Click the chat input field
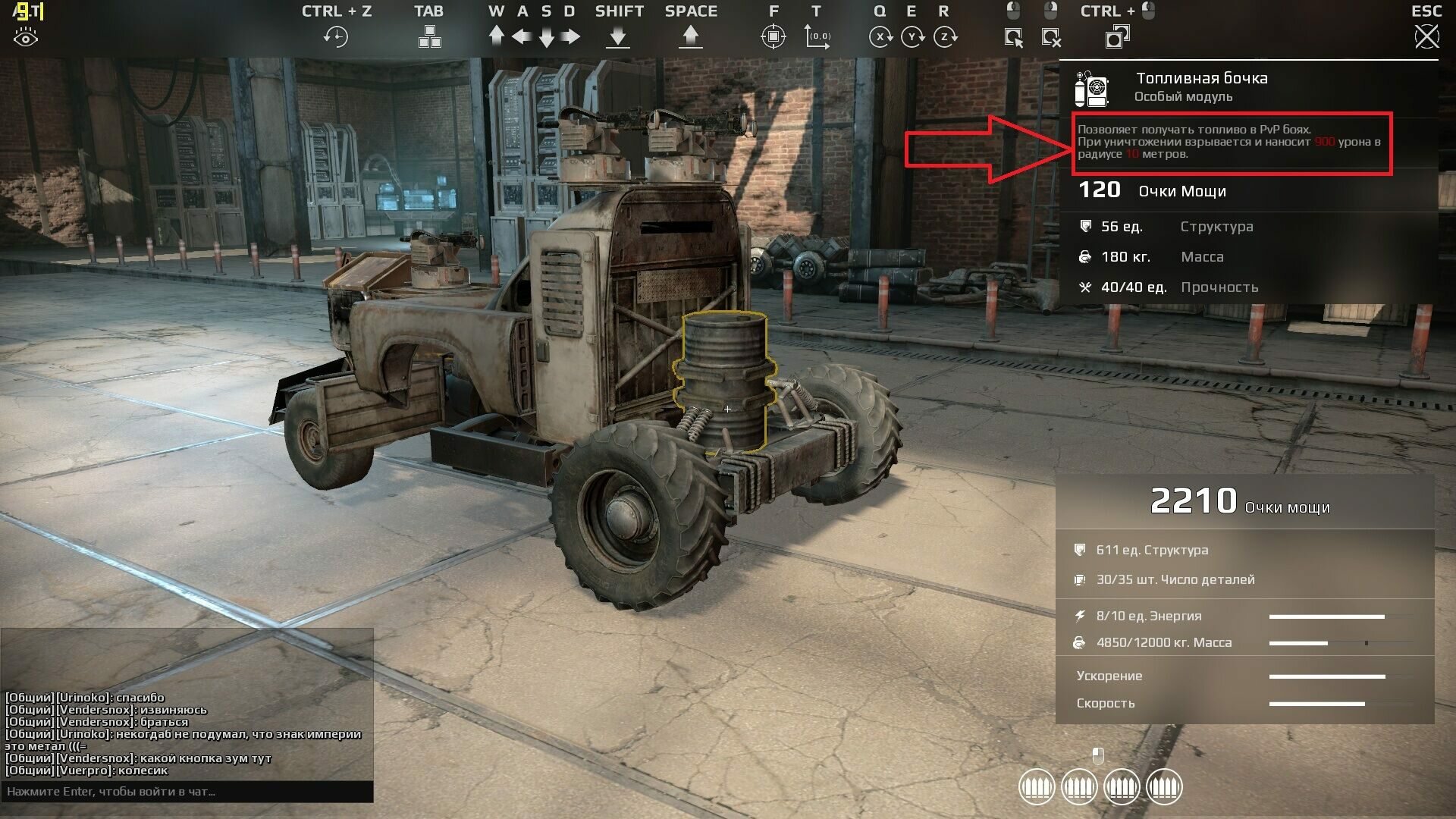Image resolution: width=1456 pixels, height=819 pixels. coord(187,792)
